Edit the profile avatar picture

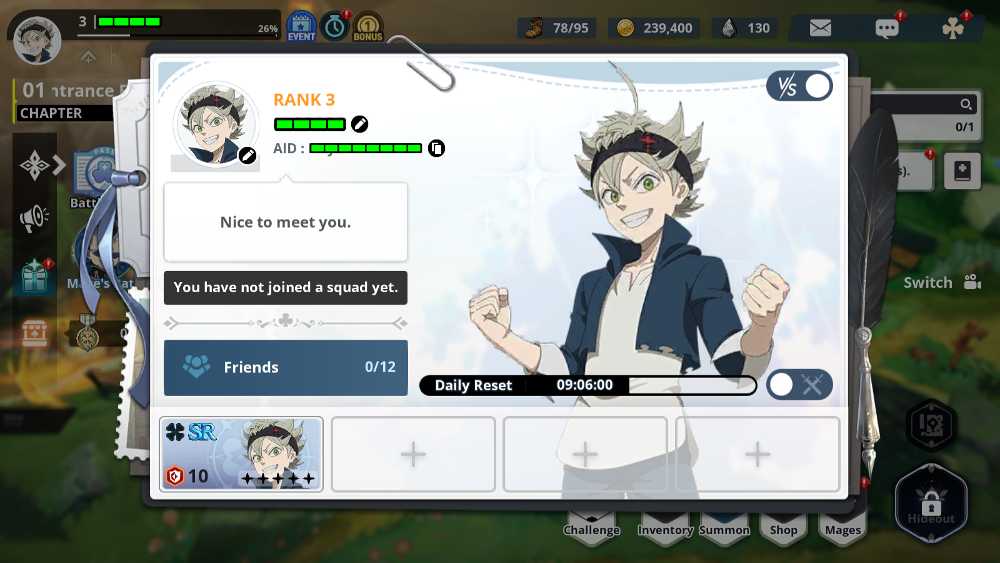coord(247,155)
